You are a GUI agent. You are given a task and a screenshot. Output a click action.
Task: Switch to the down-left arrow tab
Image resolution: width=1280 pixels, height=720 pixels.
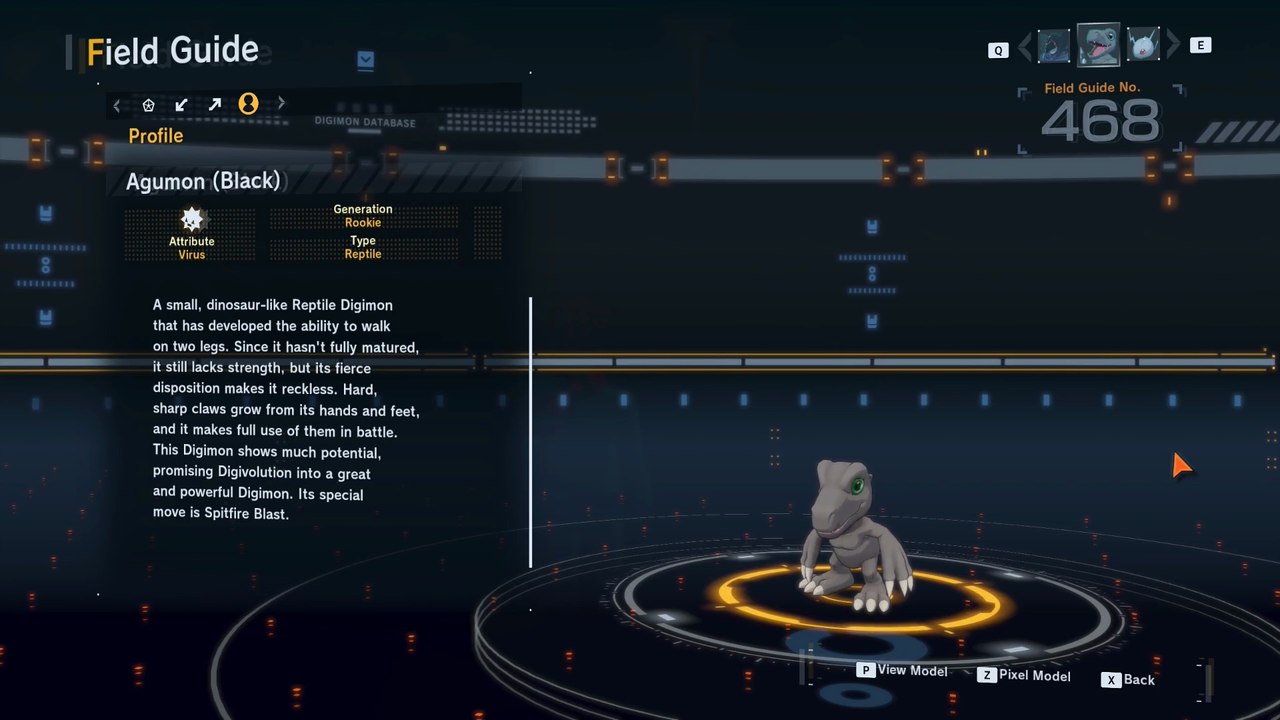point(181,104)
